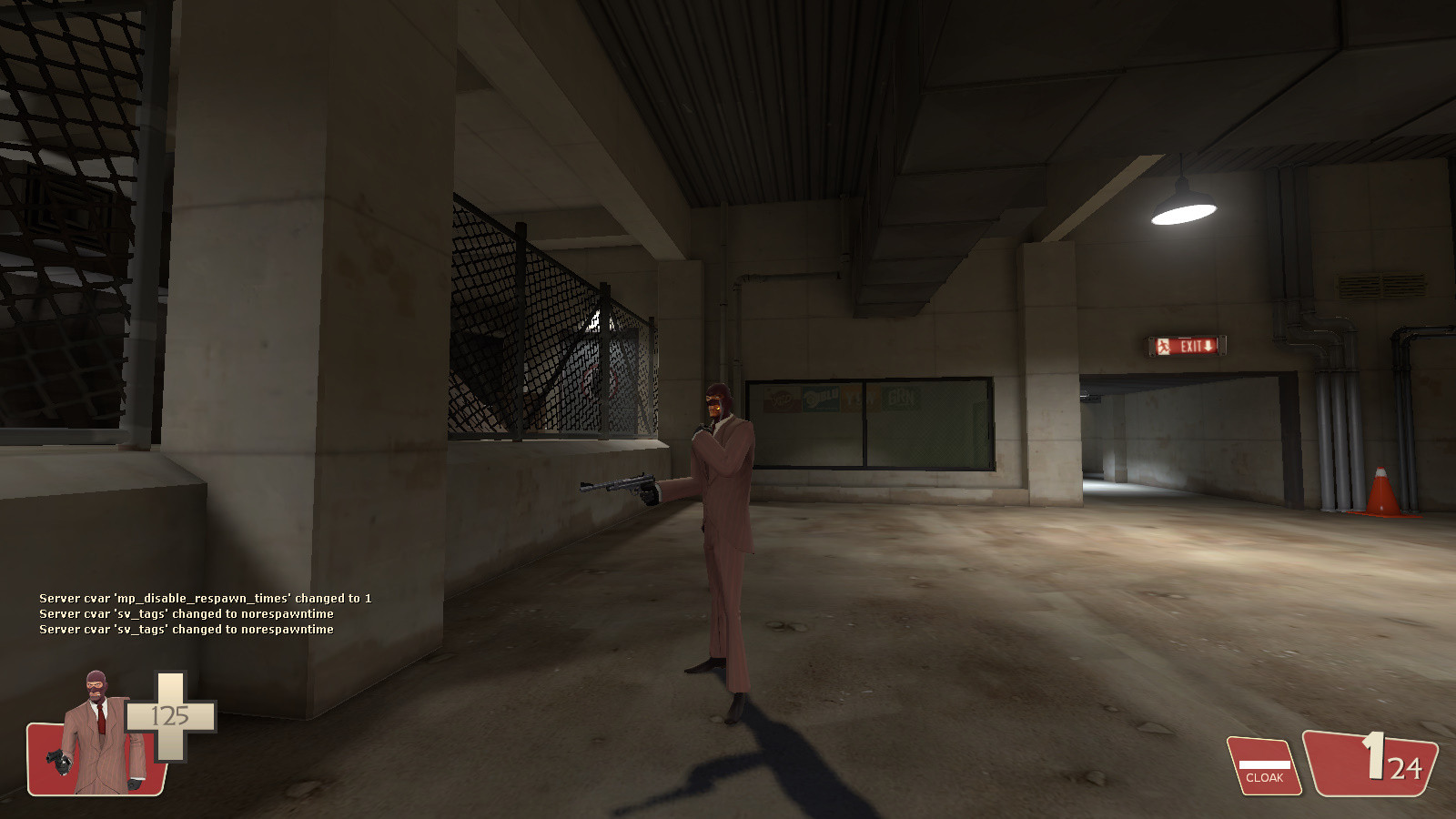This screenshot has width=1456, height=819.
Task: Toggle the CLOAK meter on the HUD
Action: tap(1265, 764)
